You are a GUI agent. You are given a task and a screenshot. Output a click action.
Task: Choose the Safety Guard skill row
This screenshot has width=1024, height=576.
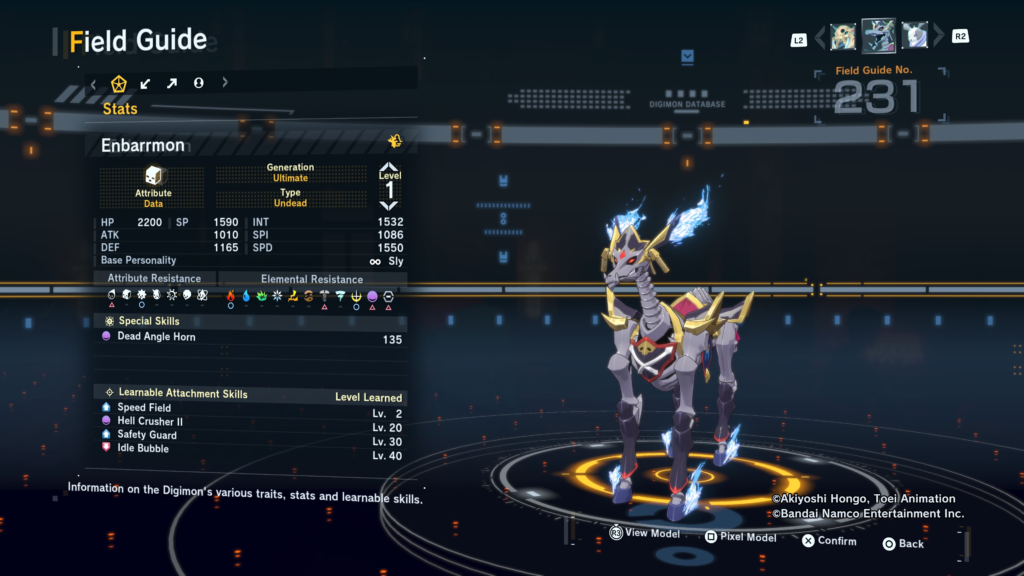(147, 435)
